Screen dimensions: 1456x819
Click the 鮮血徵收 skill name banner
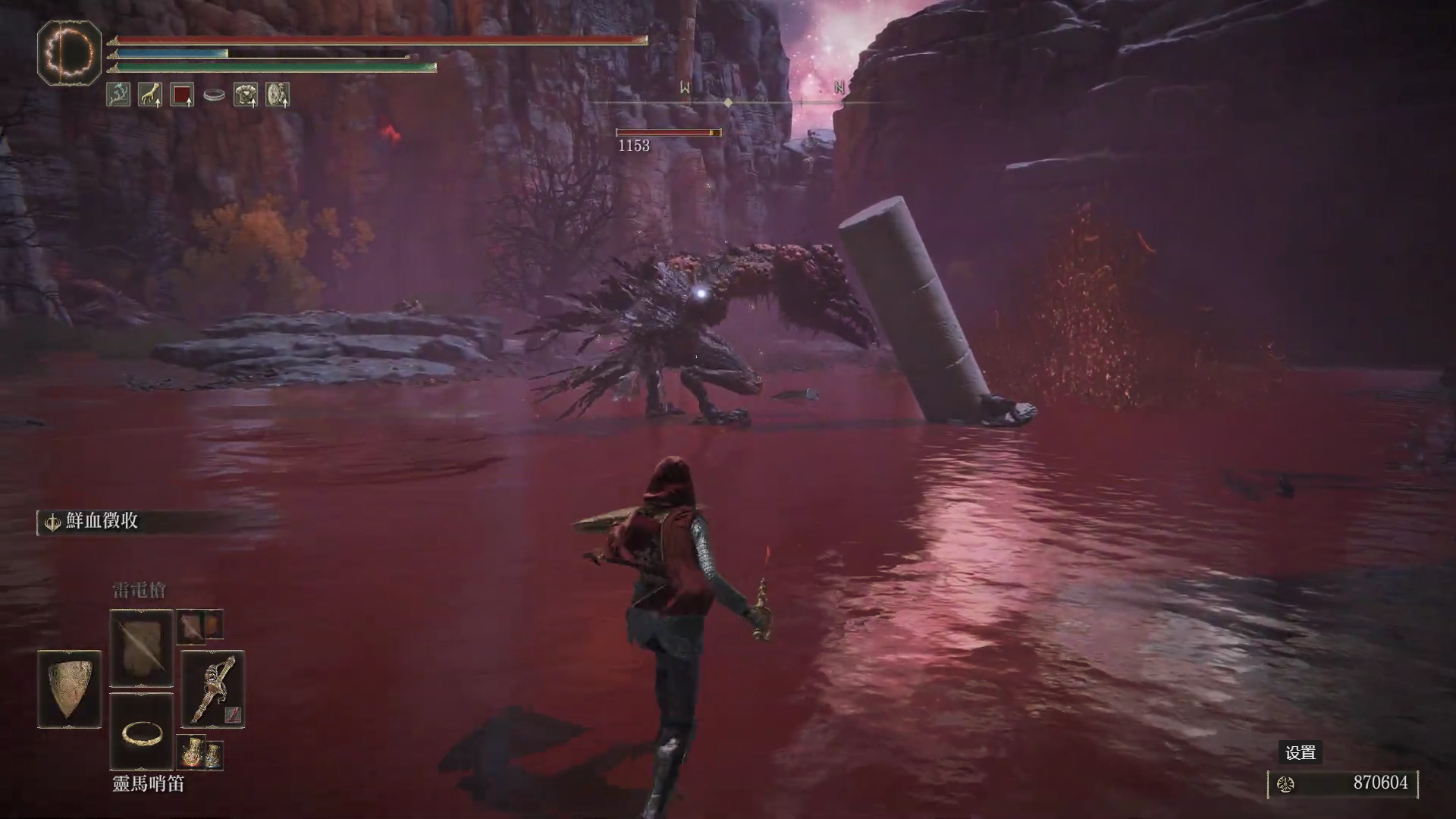click(x=102, y=521)
